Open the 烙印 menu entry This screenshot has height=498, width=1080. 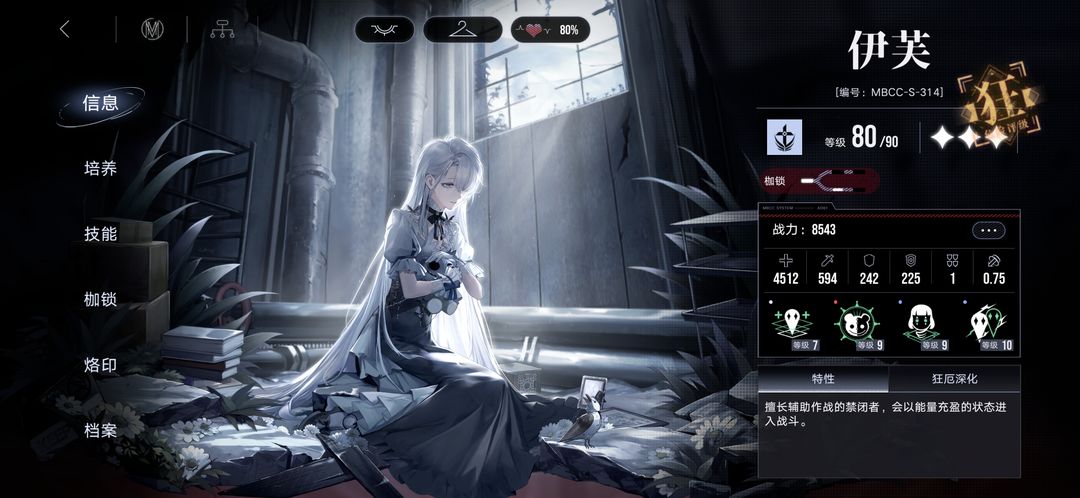pos(101,365)
